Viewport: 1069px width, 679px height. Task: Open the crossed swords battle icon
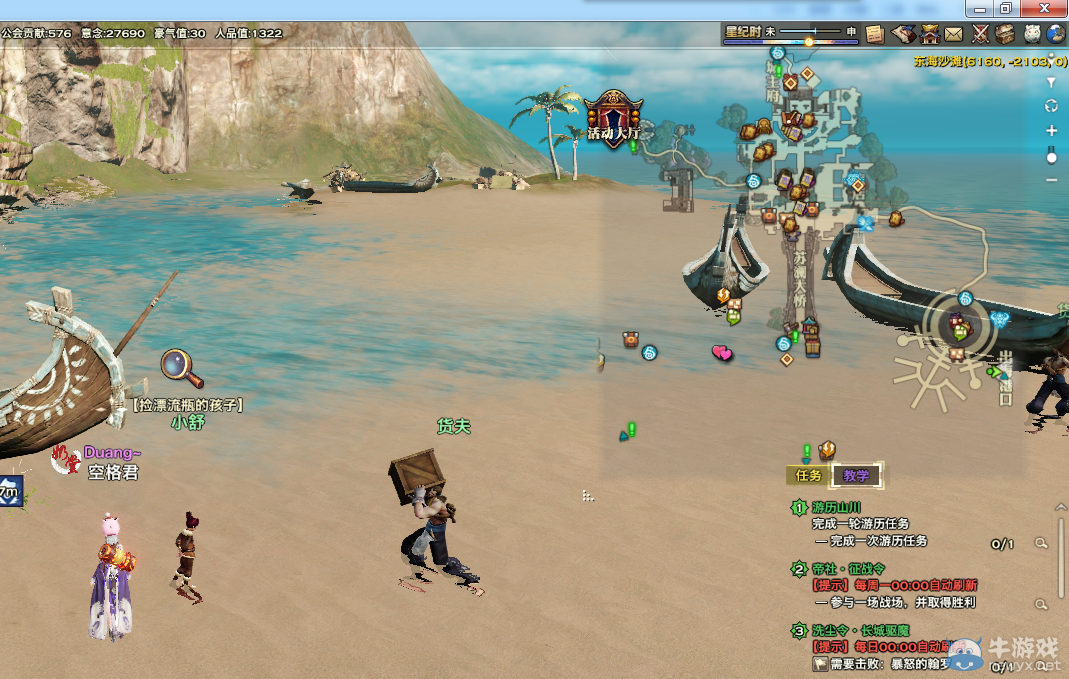pyautogui.click(x=980, y=33)
